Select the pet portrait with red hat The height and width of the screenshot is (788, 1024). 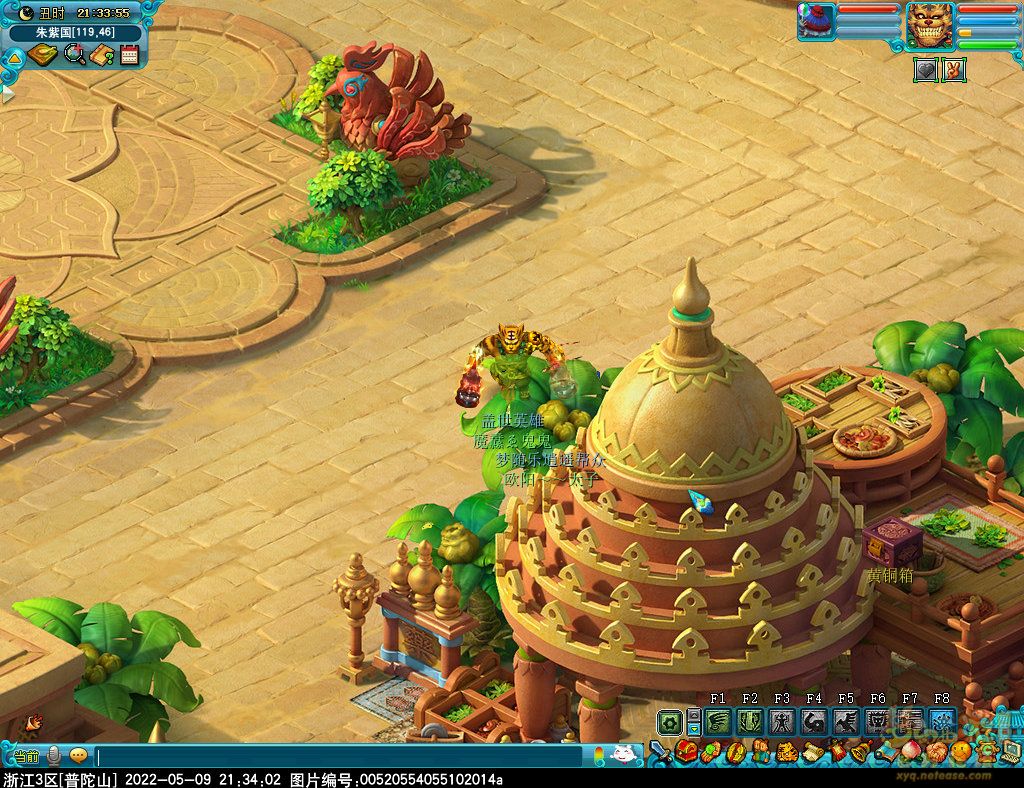pos(816,22)
